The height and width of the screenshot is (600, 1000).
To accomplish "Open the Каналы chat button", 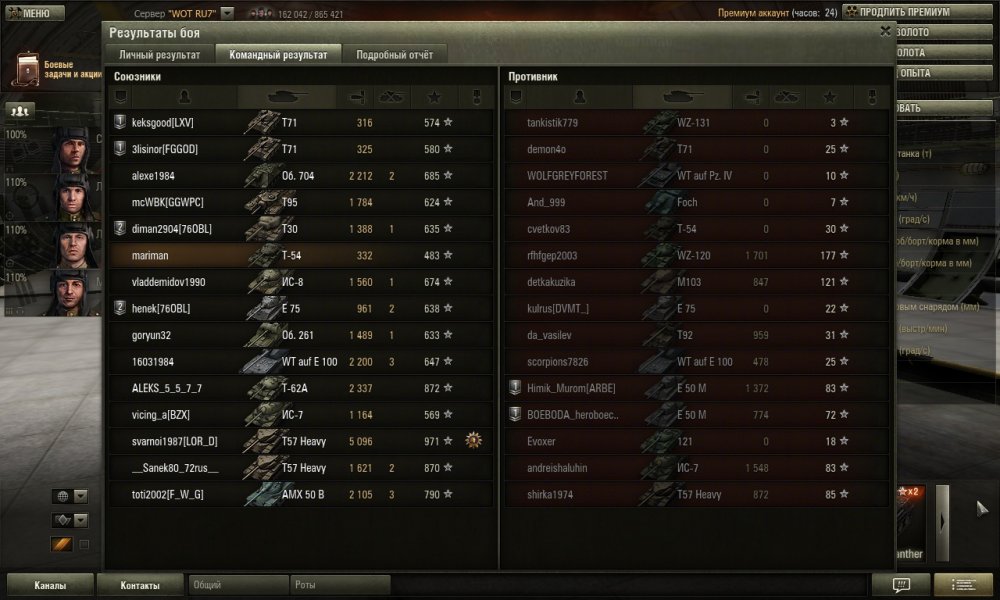I will click(x=50, y=585).
